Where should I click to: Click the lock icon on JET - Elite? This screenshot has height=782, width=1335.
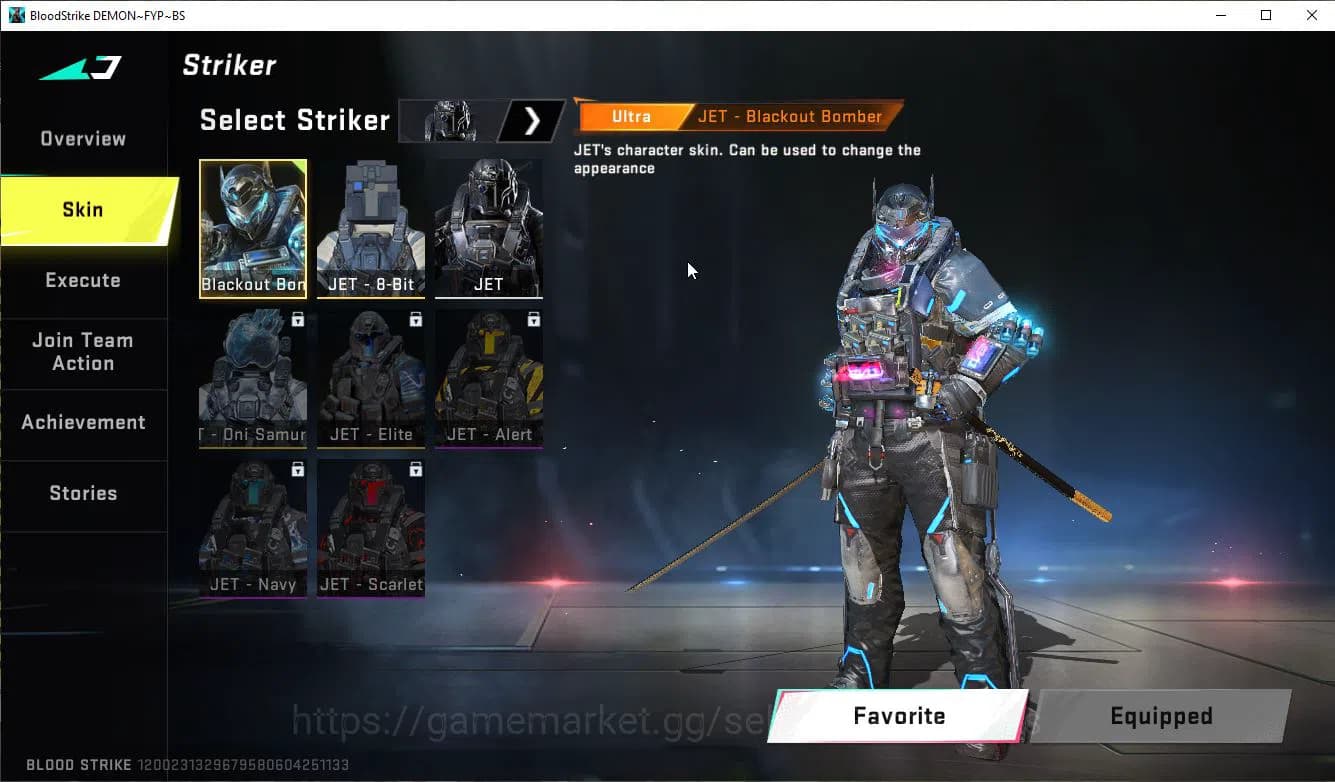(x=414, y=319)
